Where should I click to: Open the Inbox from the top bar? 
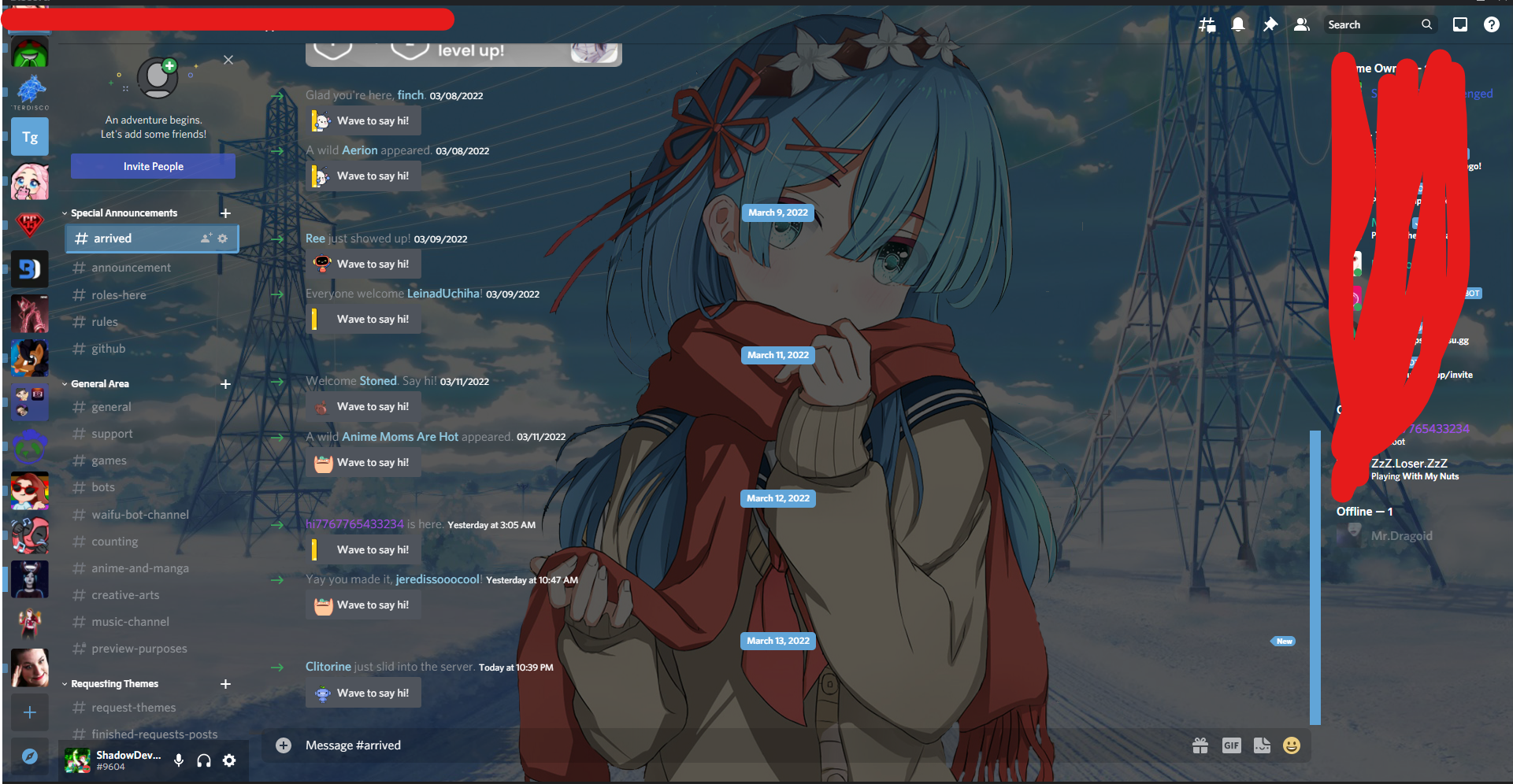tap(1459, 24)
